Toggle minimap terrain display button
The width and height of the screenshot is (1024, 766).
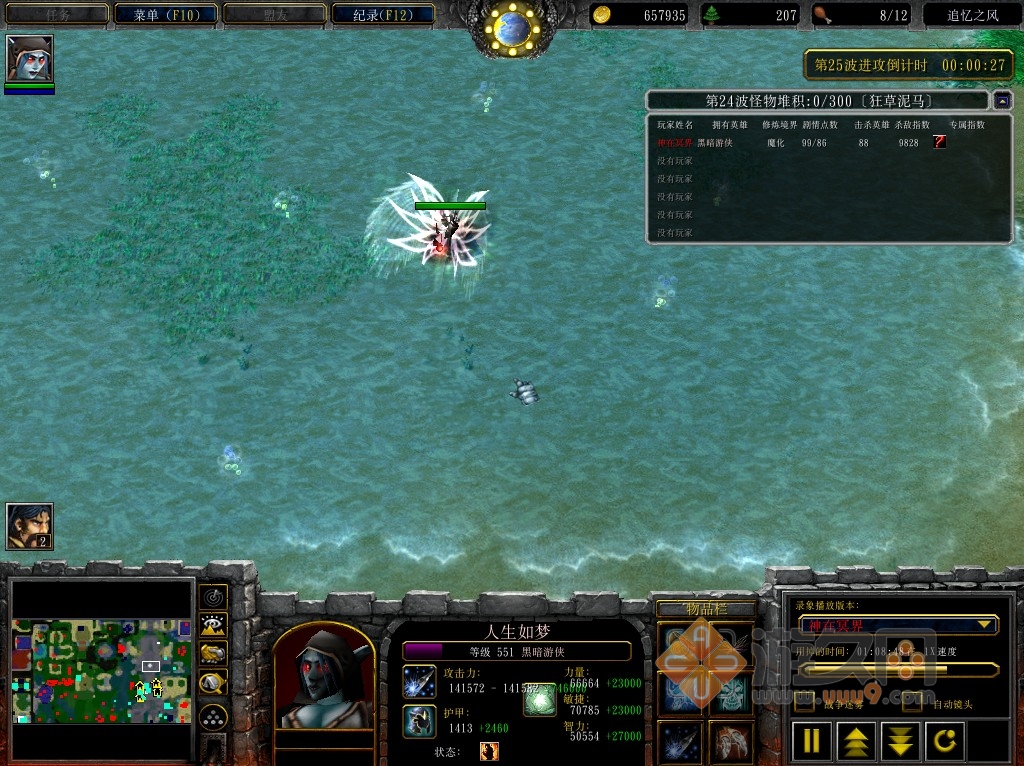(213, 626)
